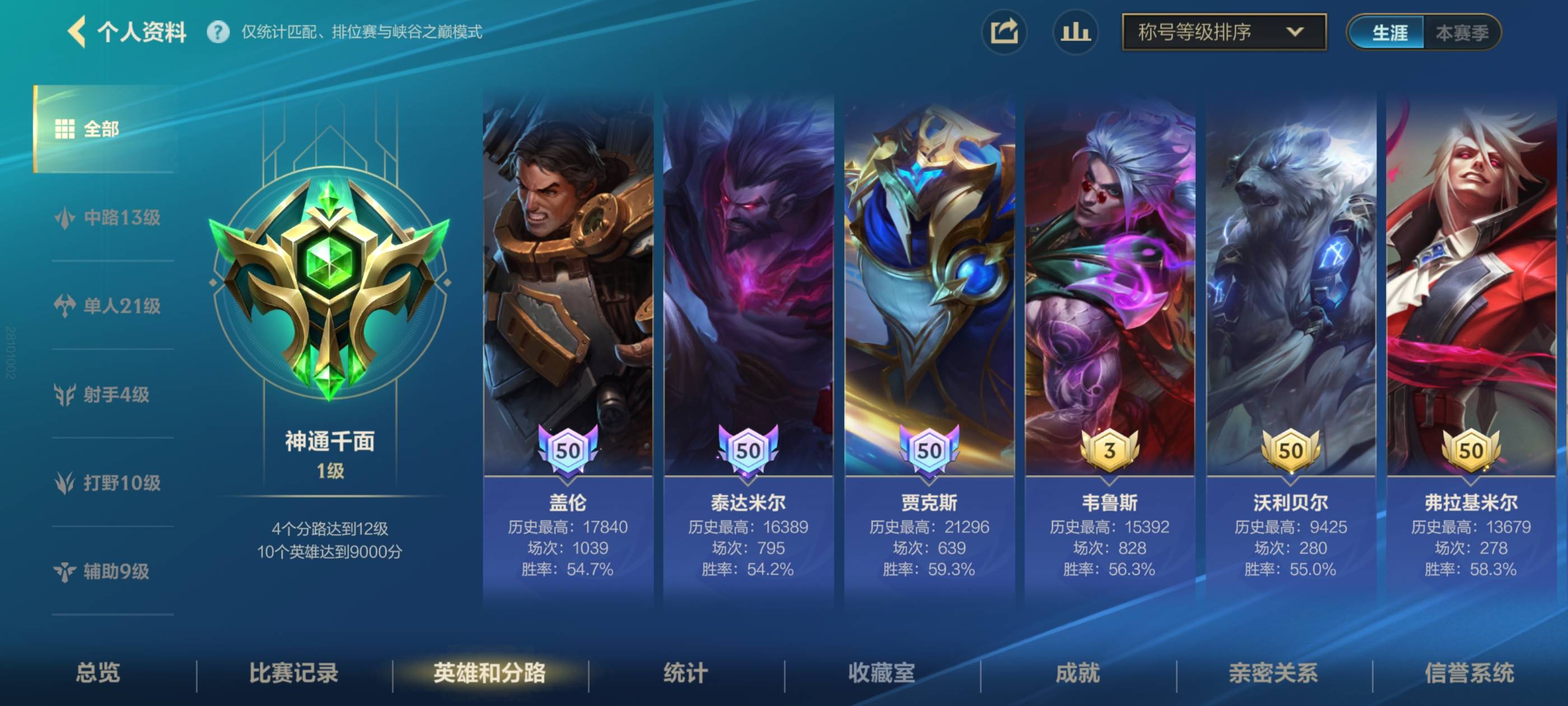Switch to the 比赛记录 tab
This screenshot has width=1568, height=706.
click(x=295, y=674)
